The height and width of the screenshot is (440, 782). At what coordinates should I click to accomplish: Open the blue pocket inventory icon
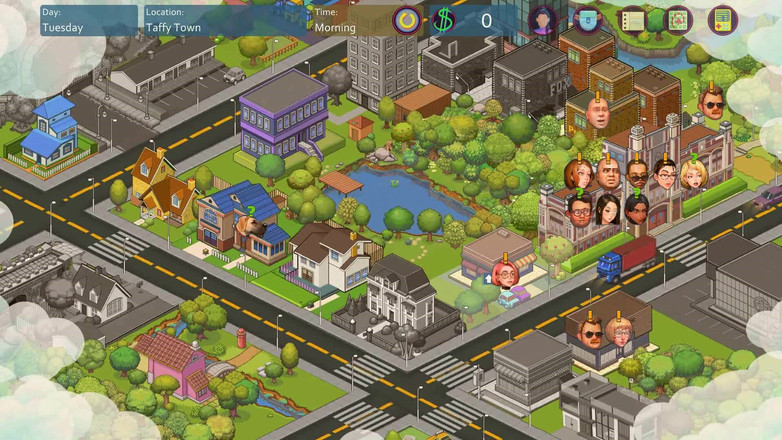click(588, 19)
